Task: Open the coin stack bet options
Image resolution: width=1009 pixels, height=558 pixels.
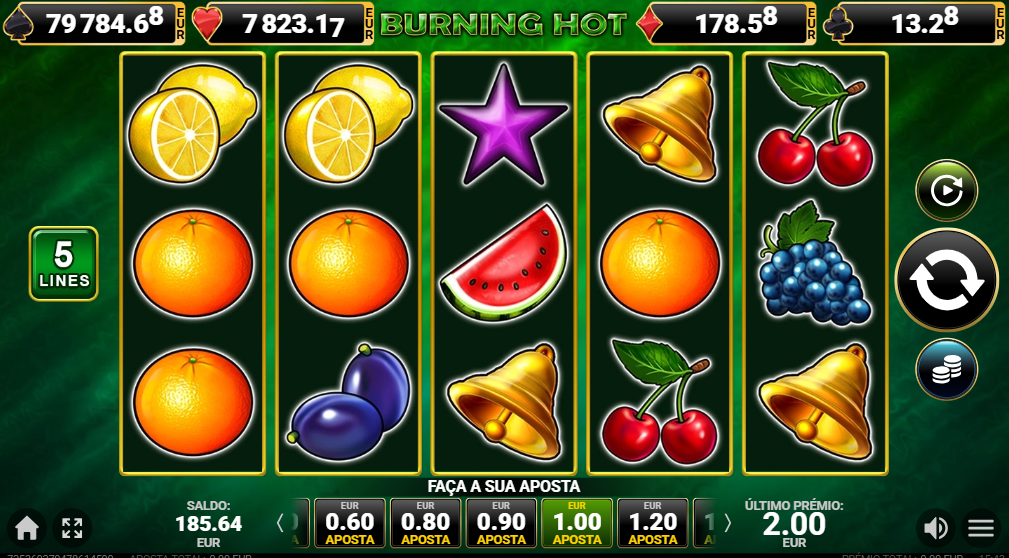Action: (946, 369)
